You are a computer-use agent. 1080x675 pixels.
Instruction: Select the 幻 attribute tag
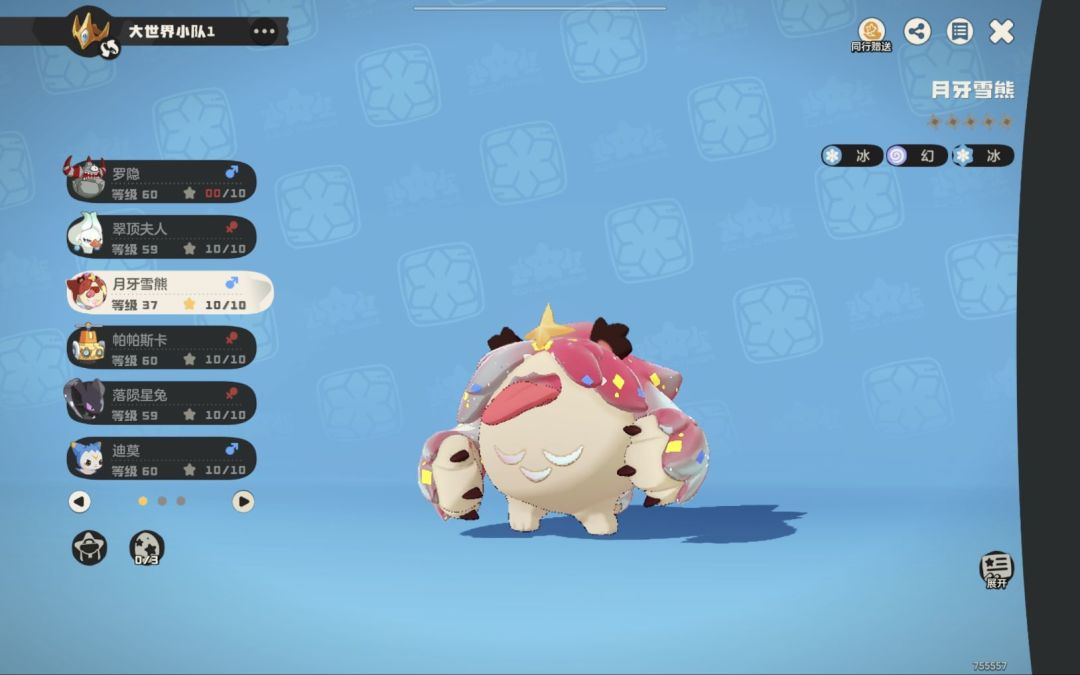coord(917,156)
